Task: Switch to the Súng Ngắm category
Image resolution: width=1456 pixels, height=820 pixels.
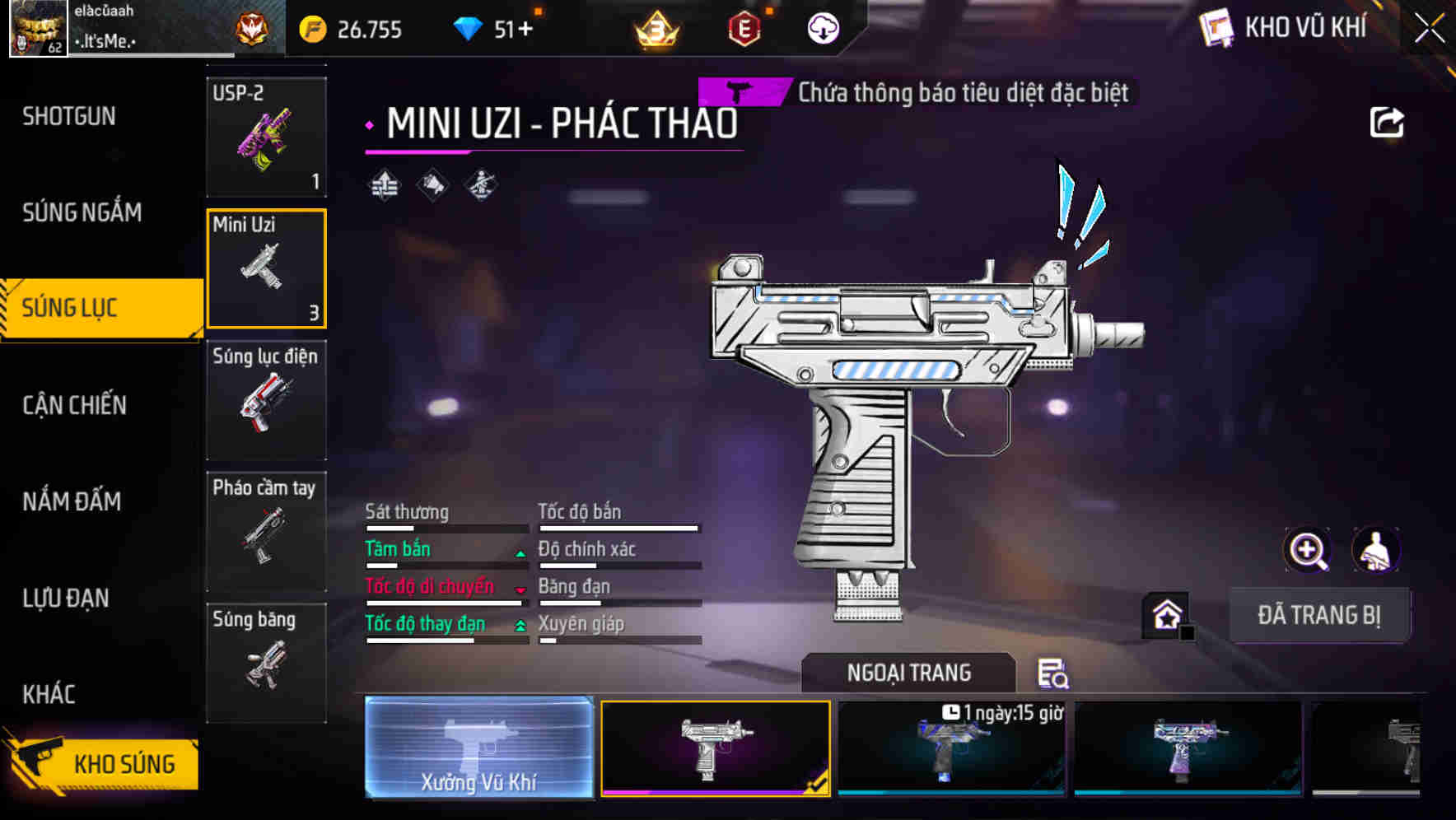Action: tap(82, 212)
